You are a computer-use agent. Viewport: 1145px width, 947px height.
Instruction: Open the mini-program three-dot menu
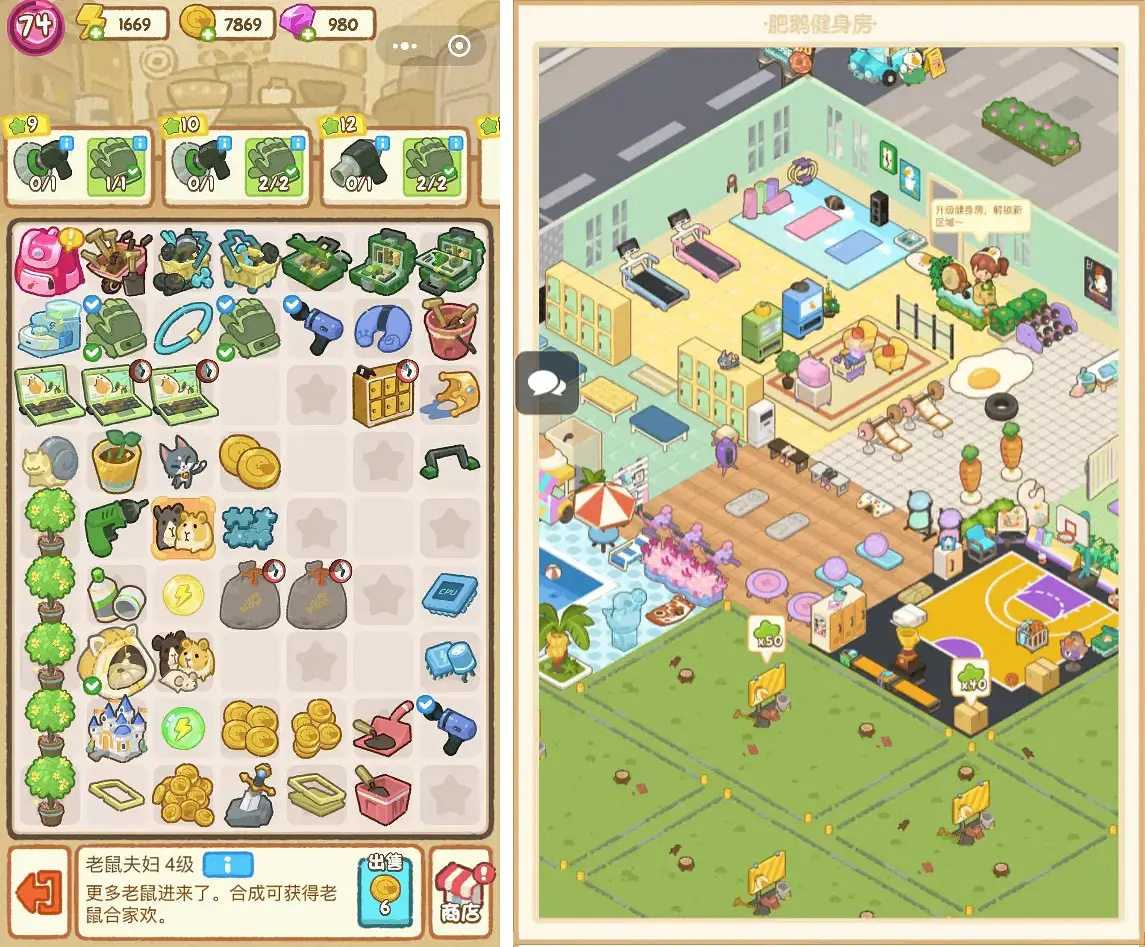(405, 46)
